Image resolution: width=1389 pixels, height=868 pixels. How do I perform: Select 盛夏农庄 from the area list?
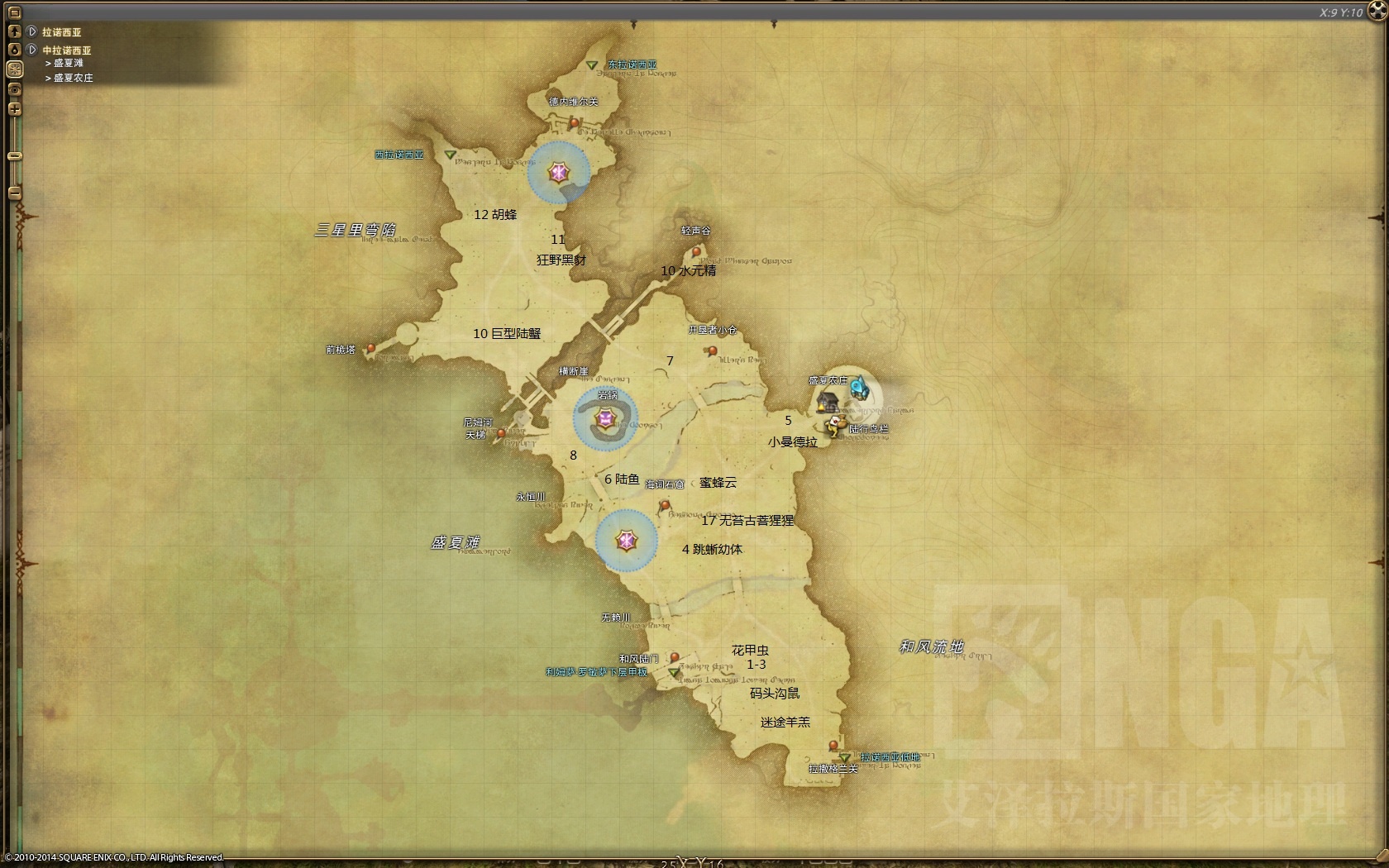pyautogui.click(x=72, y=78)
